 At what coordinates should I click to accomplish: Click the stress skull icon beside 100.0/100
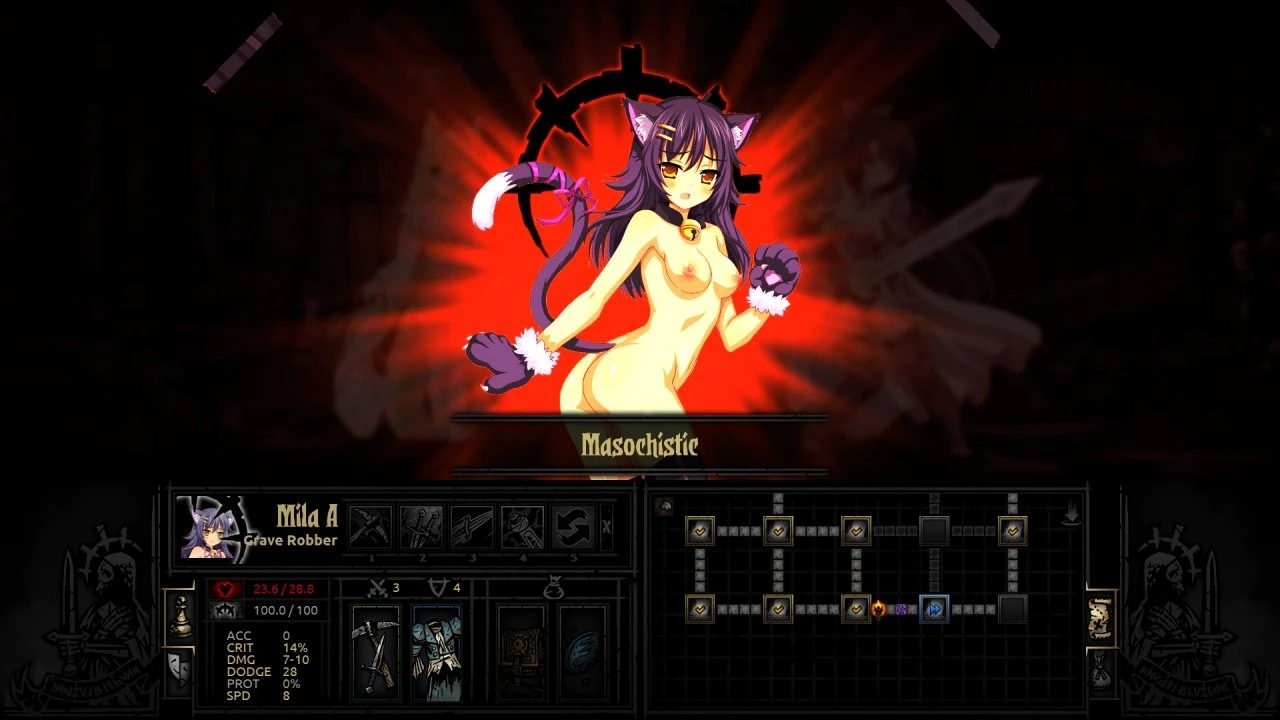pos(224,610)
